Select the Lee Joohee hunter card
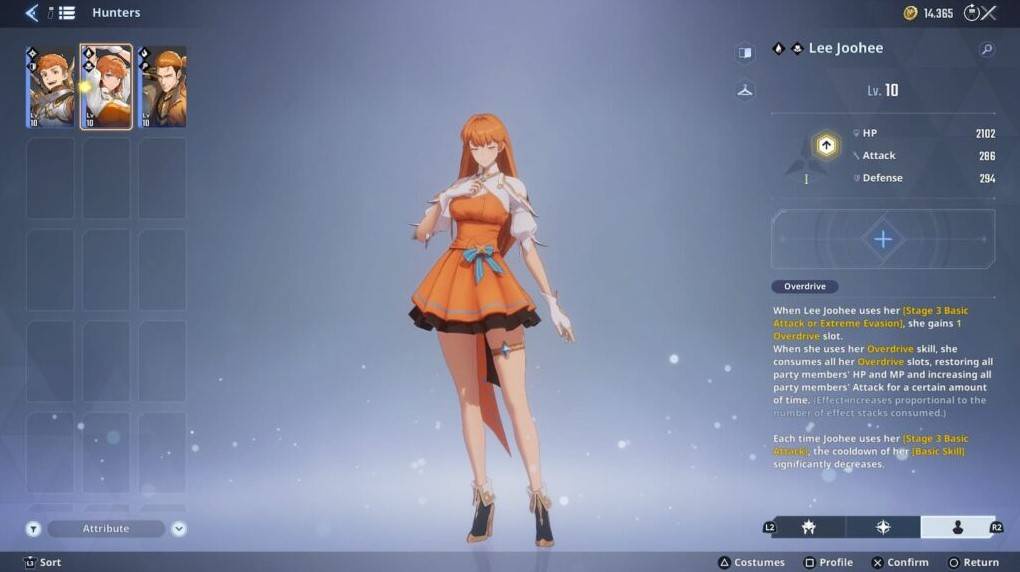1020x572 pixels. tap(106, 87)
